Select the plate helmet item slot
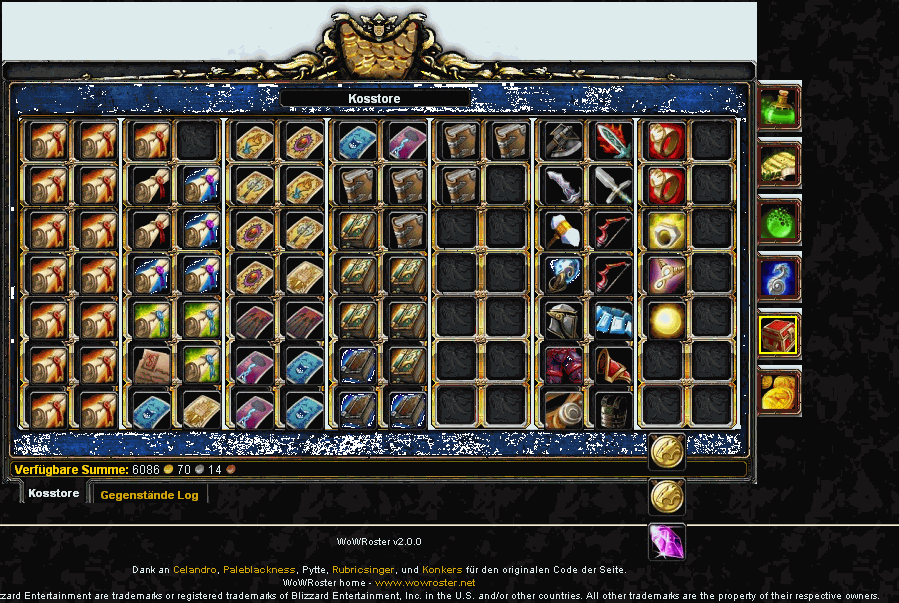The image size is (899, 603). tap(564, 321)
